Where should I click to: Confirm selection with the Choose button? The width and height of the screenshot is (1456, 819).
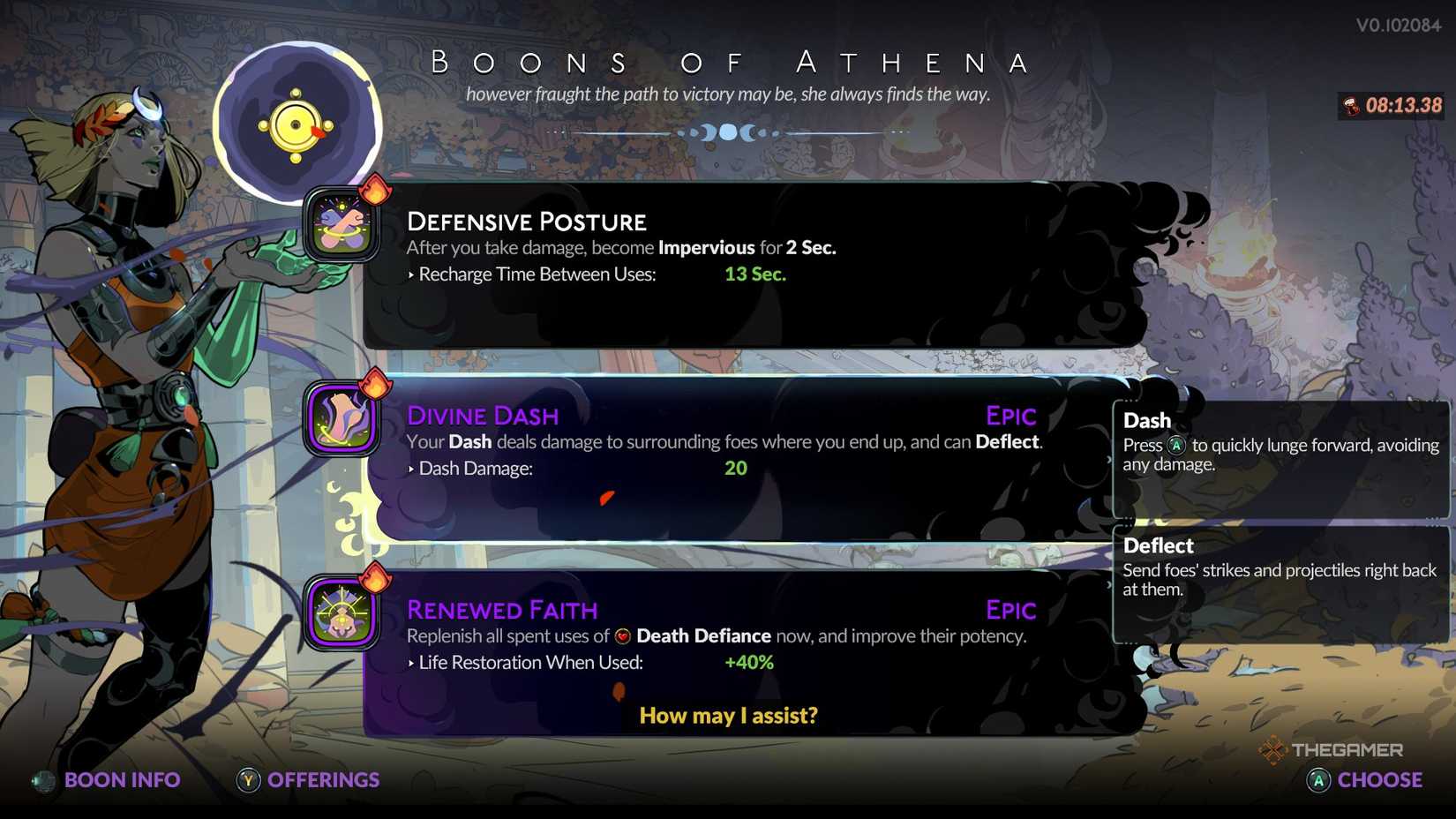(1364, 780)
